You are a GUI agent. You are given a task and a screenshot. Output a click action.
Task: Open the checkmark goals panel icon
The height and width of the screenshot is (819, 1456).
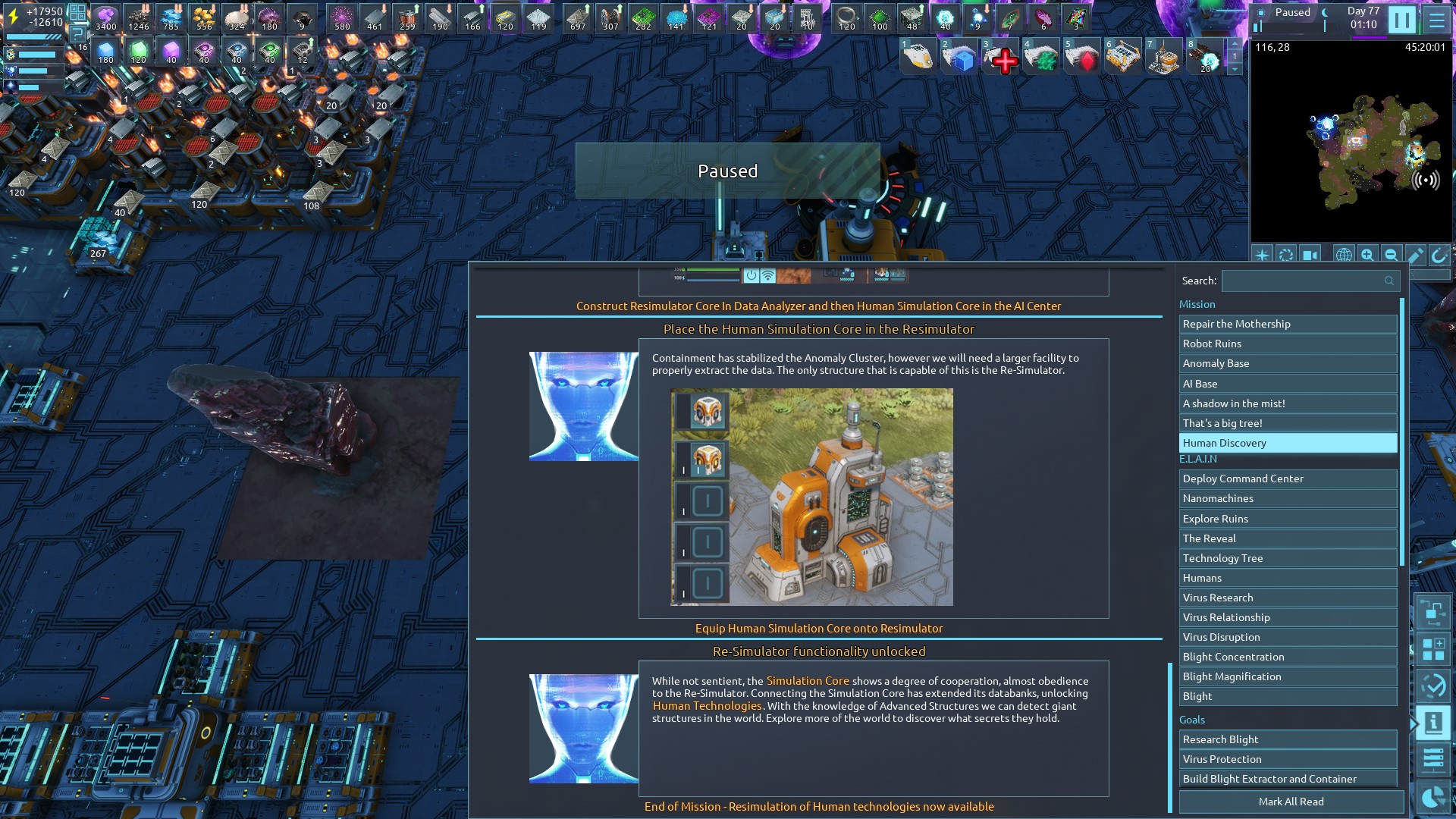(x=1432, y=686)
